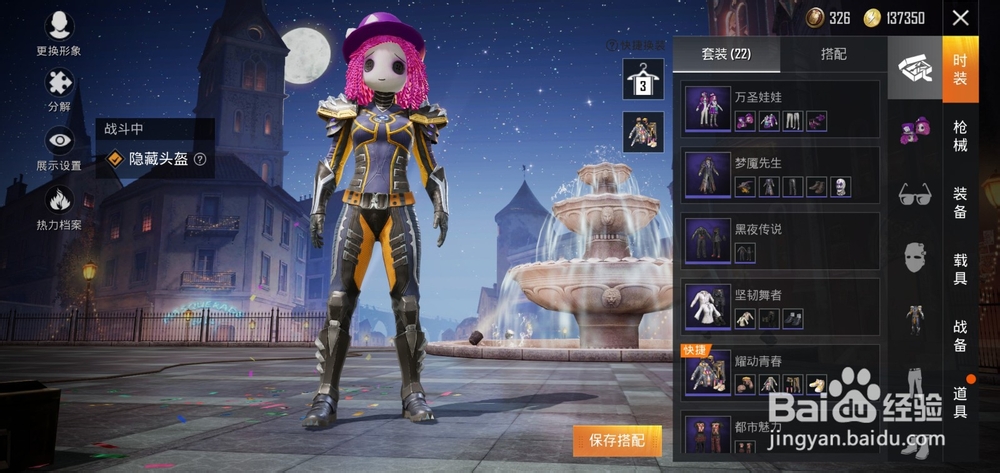
Task: Choose the sunglasses accessory category icon
Action: (x=914, y=192)
